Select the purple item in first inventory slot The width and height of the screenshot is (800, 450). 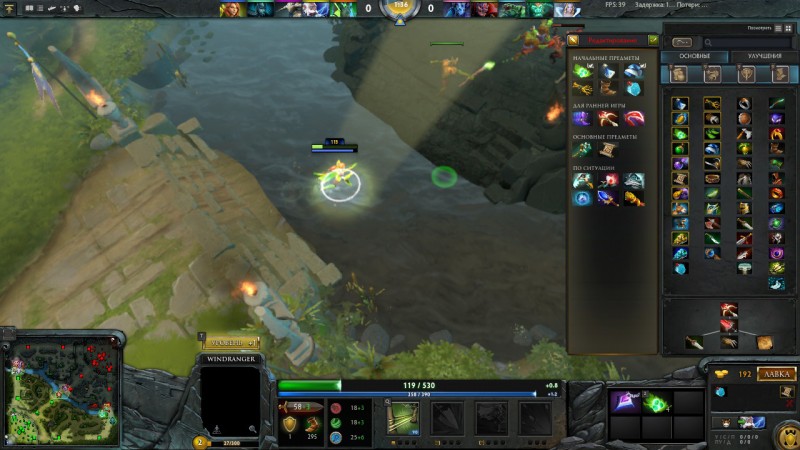pyautogui.click(x=626, y=403)
